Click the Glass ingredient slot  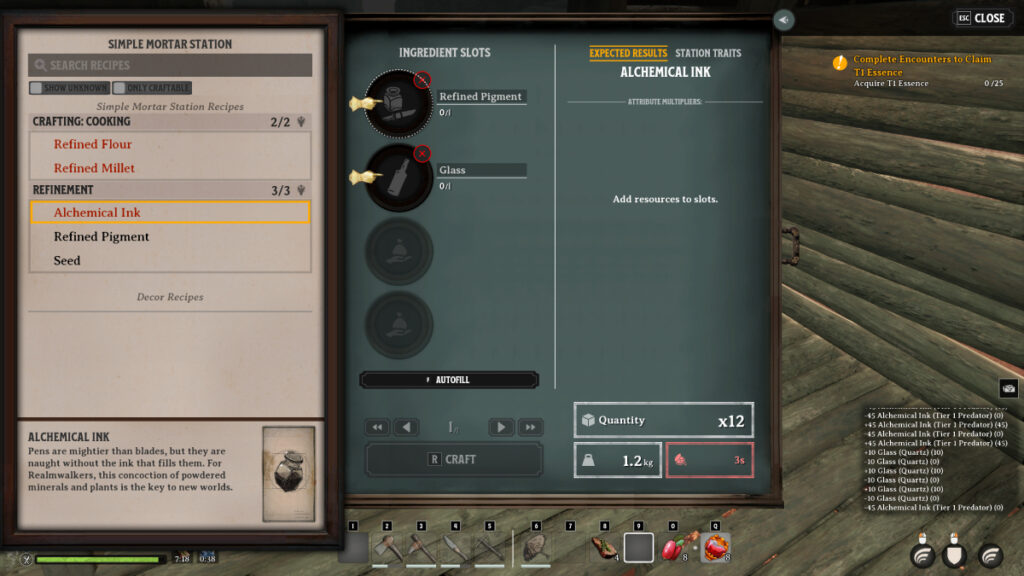click(x=398, y=177)
